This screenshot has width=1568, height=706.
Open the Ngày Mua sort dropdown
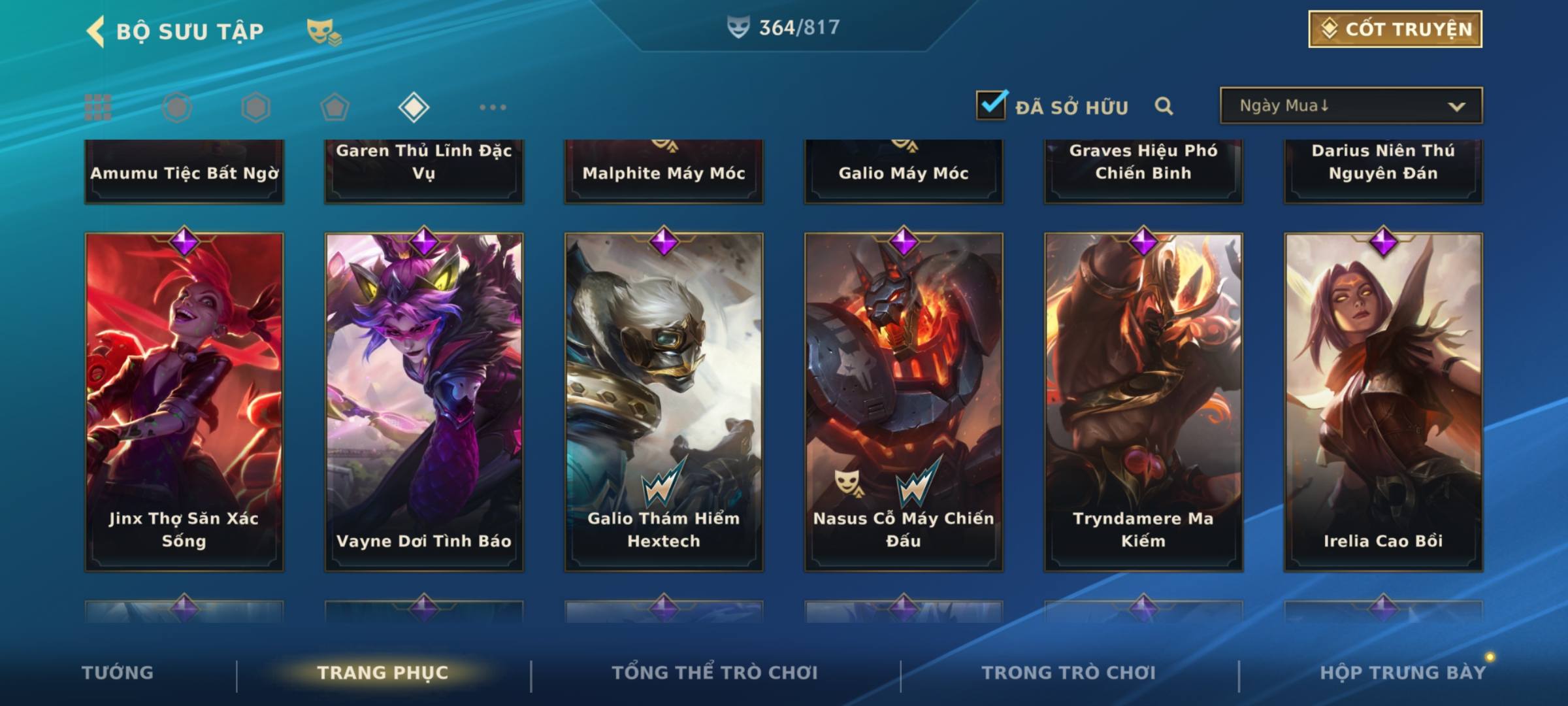click(1350, 106)
